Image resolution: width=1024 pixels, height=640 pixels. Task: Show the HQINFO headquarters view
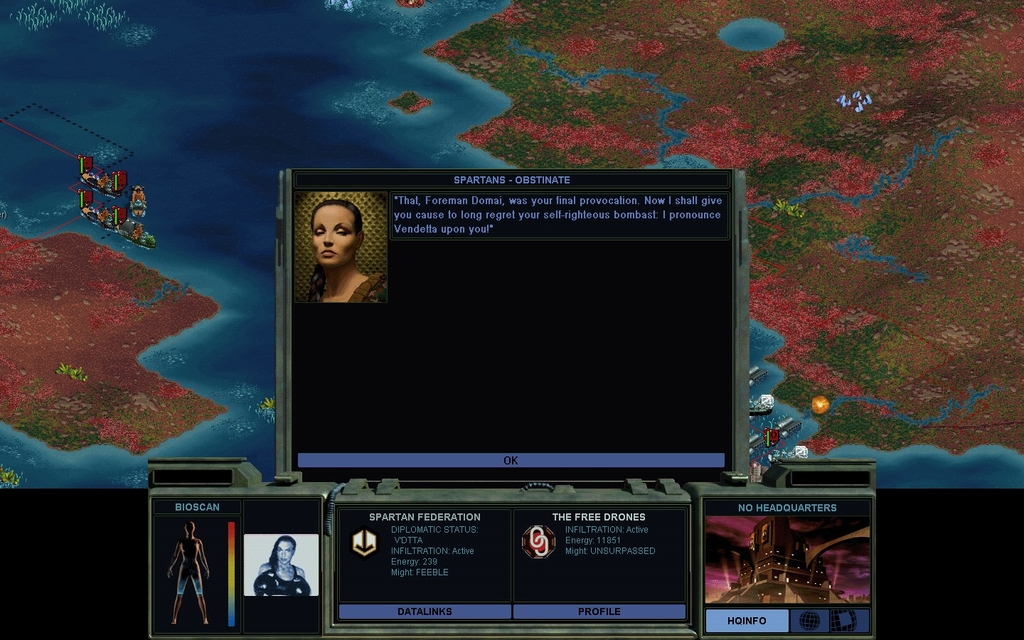click(746, 621)
